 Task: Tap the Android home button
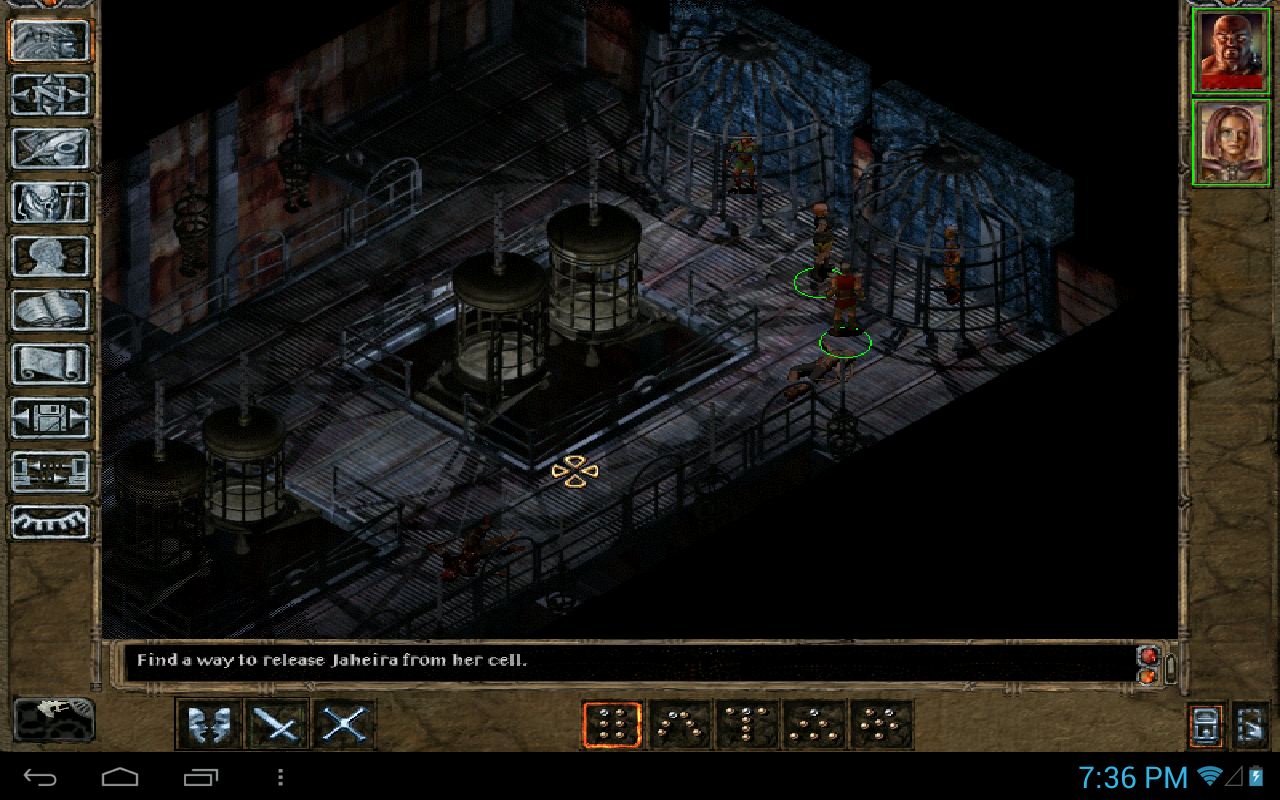pos(120,777)
